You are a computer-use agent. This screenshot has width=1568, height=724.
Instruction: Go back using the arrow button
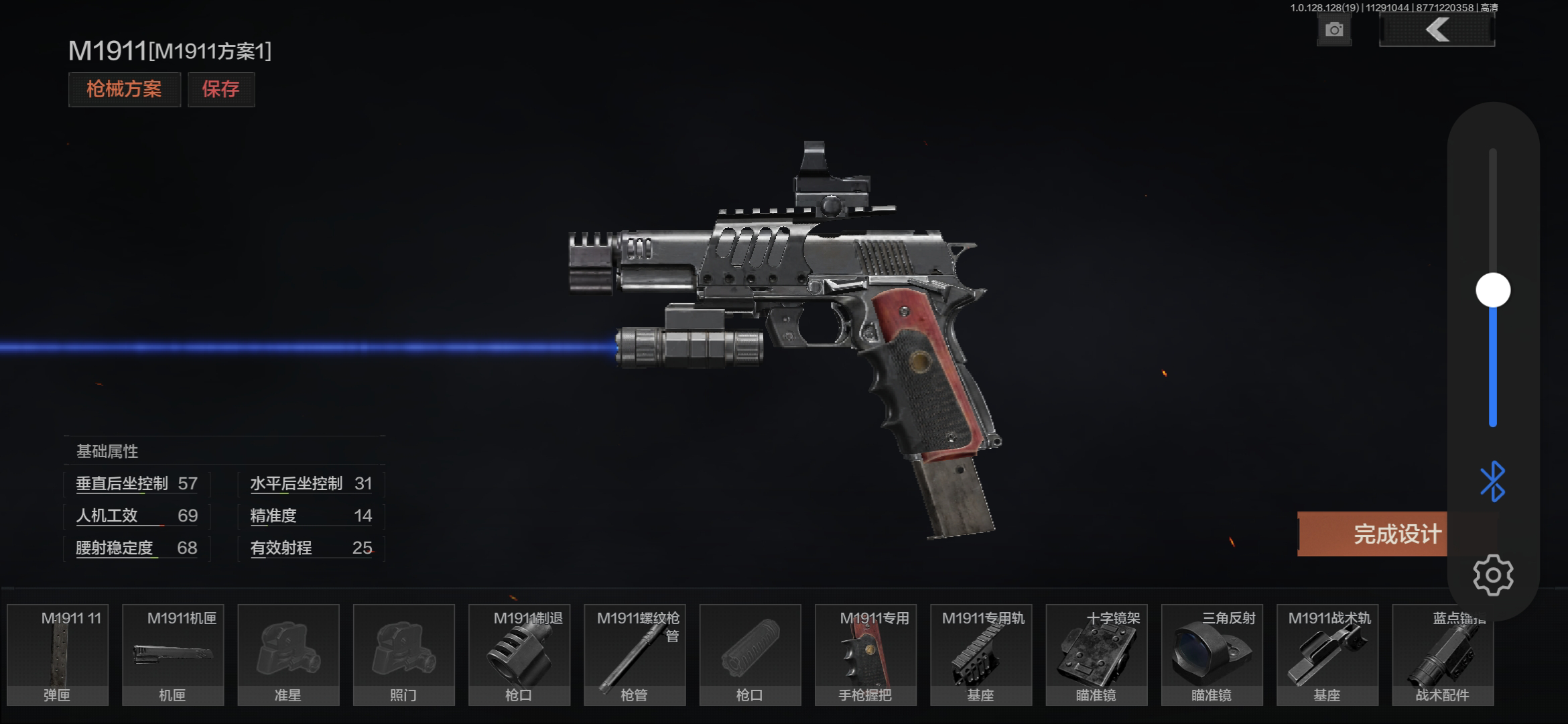click(x=1437, y=30)
